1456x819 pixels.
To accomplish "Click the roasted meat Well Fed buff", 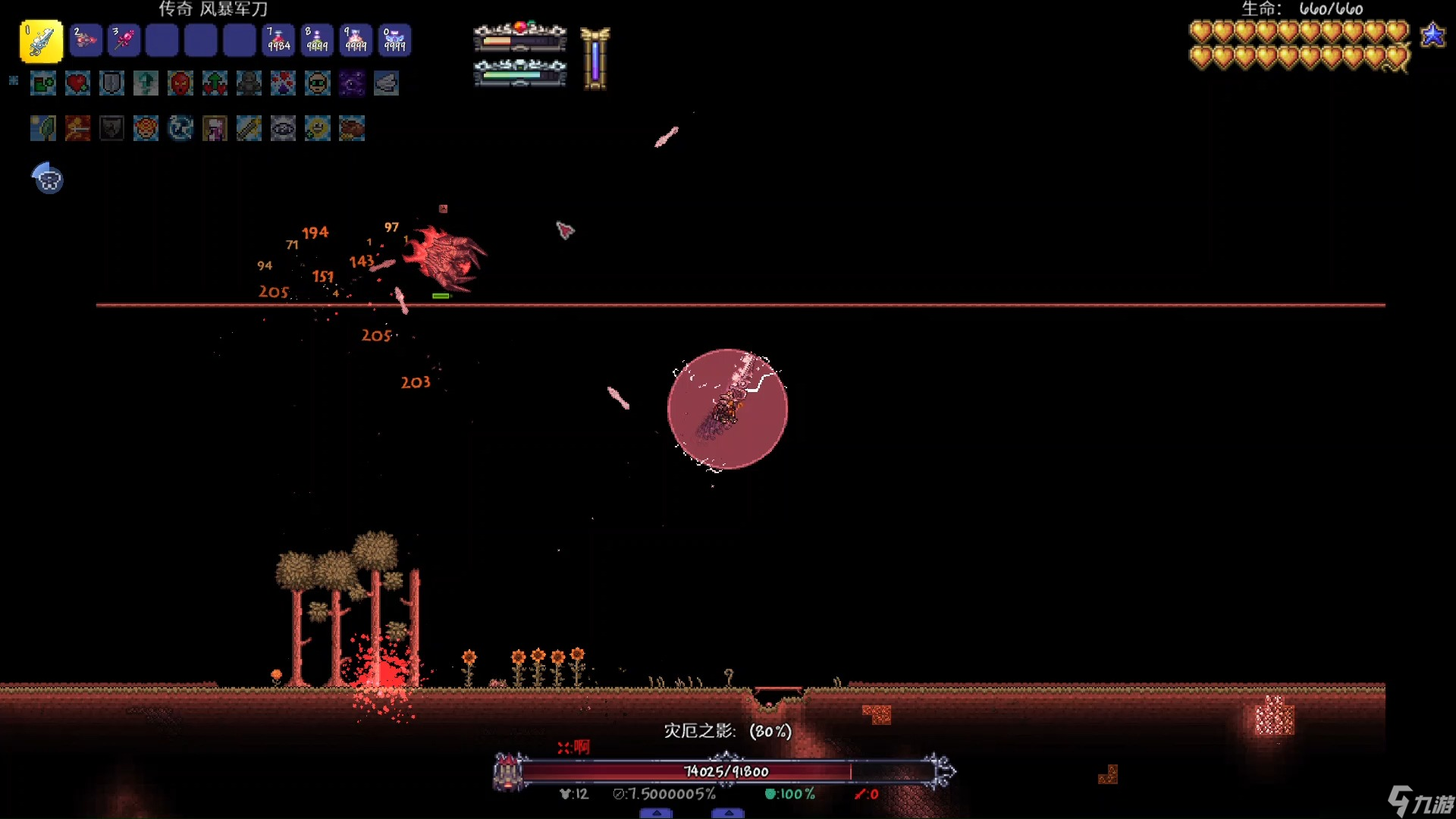I will [352, 129].
